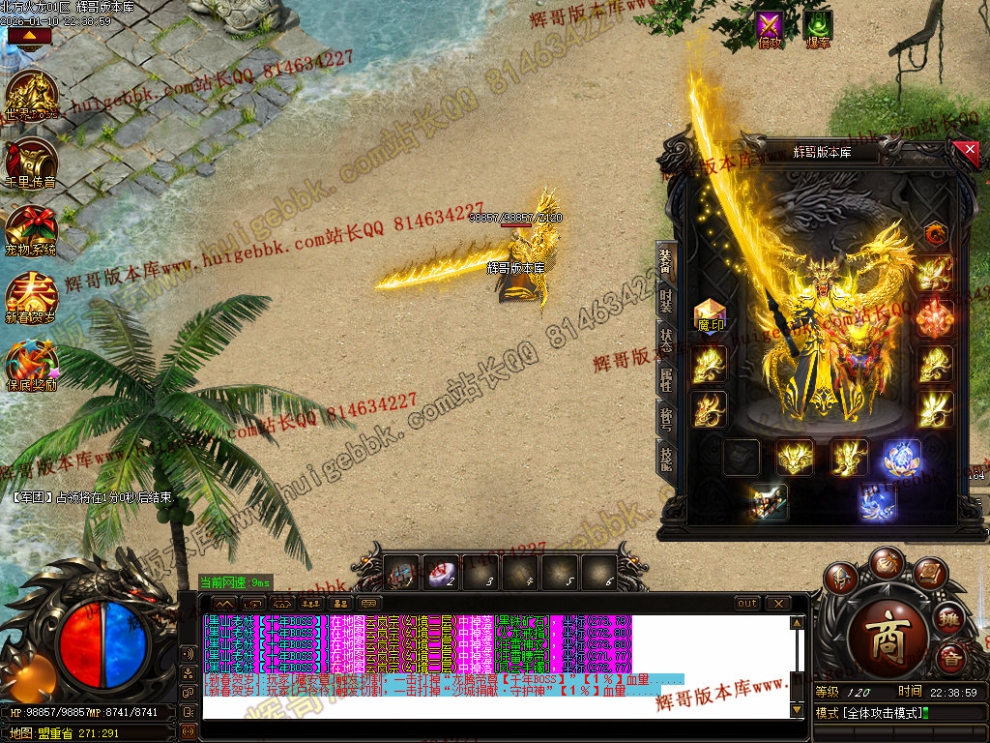Click the 倍攻 buff icon
990x743 pixels.
[769, 27]
